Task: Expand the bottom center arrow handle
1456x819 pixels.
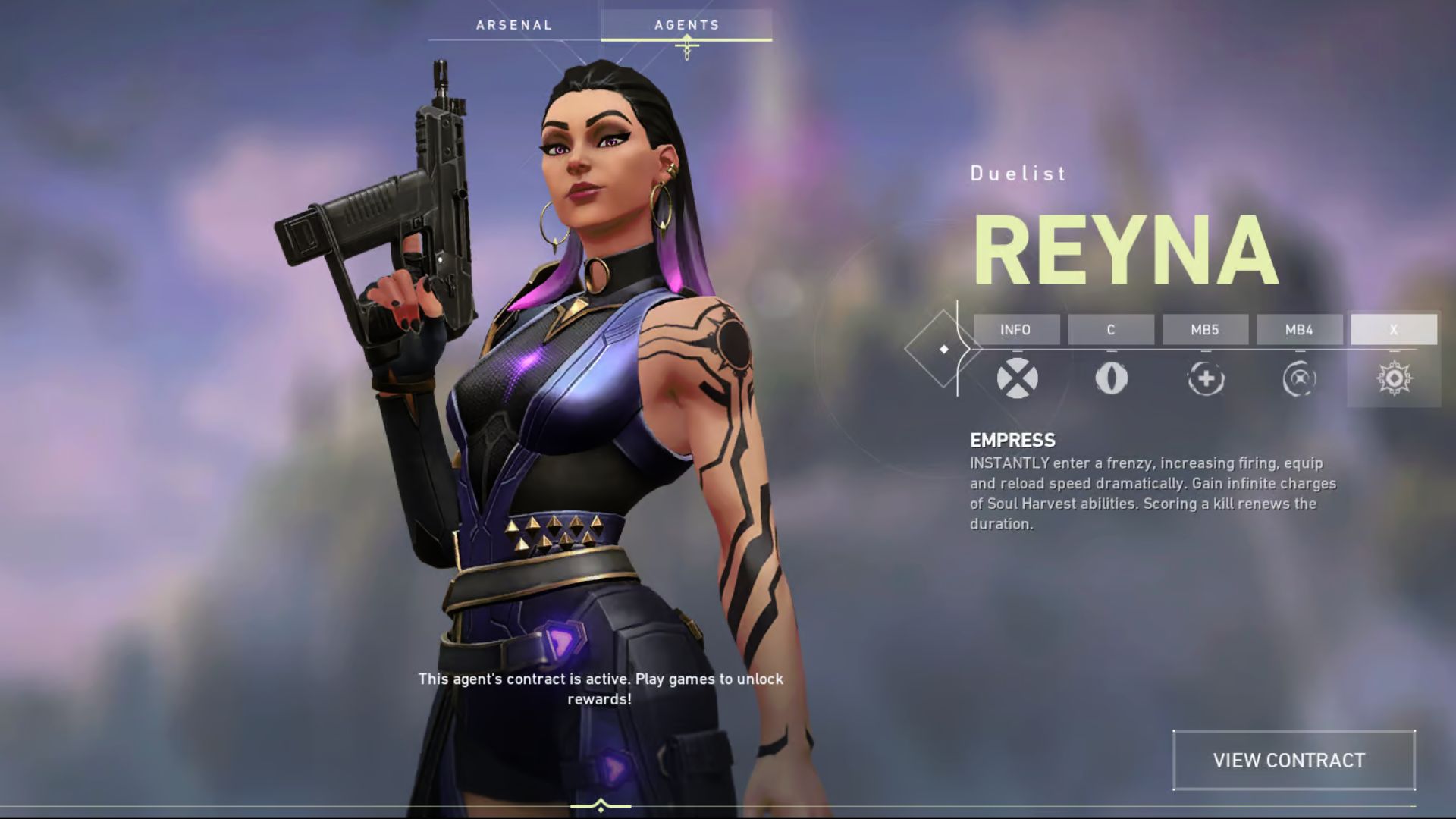Action: [x=601, y=805]
